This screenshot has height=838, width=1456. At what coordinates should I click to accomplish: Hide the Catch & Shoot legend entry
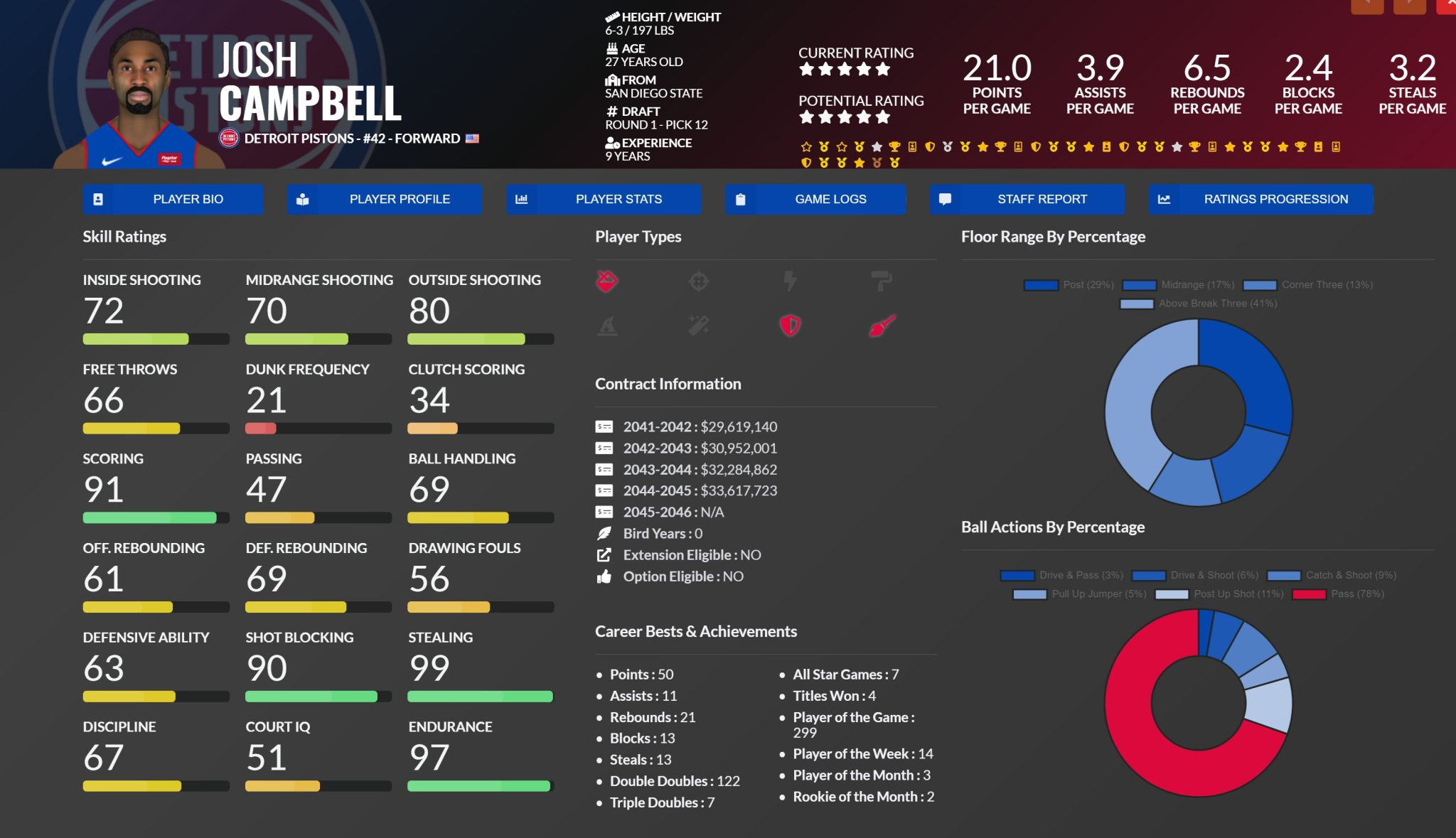click(x=1332, y=576)
